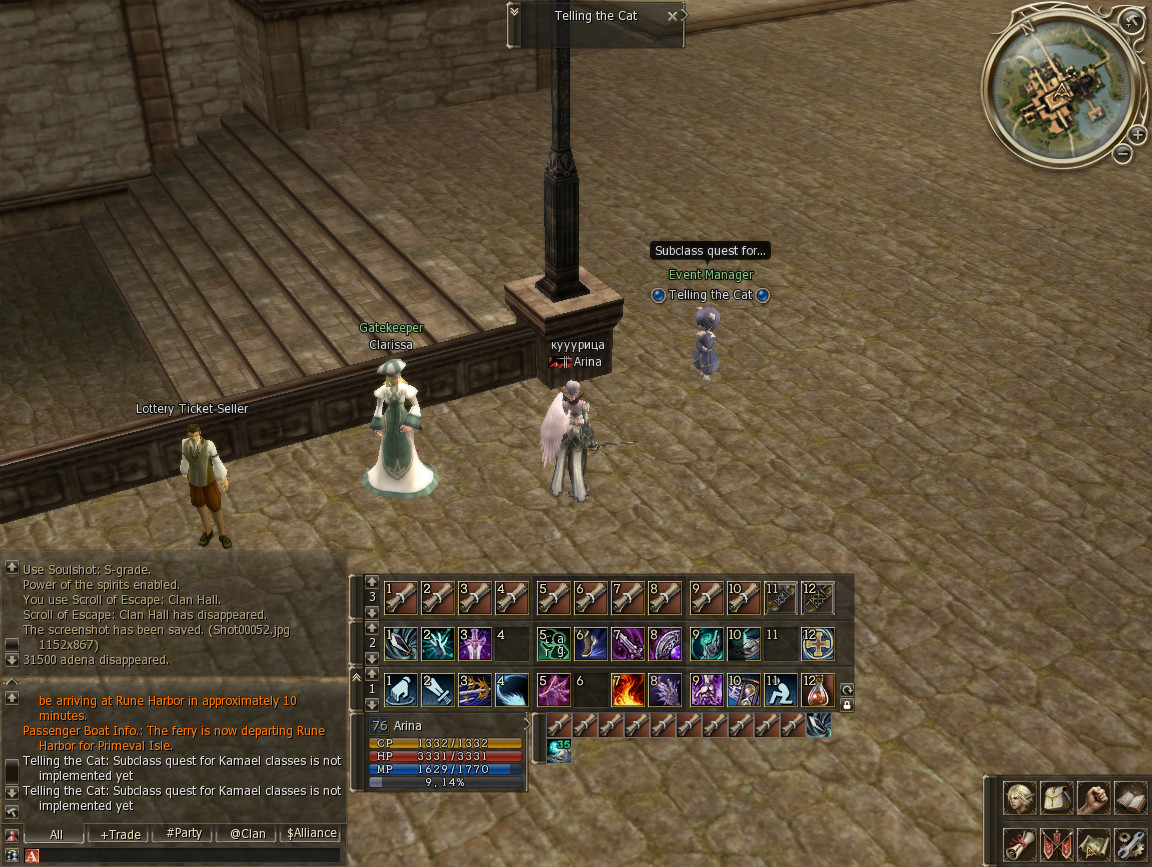
Task: Open the actions fist icon
Action: click(x=1093, y=797)
